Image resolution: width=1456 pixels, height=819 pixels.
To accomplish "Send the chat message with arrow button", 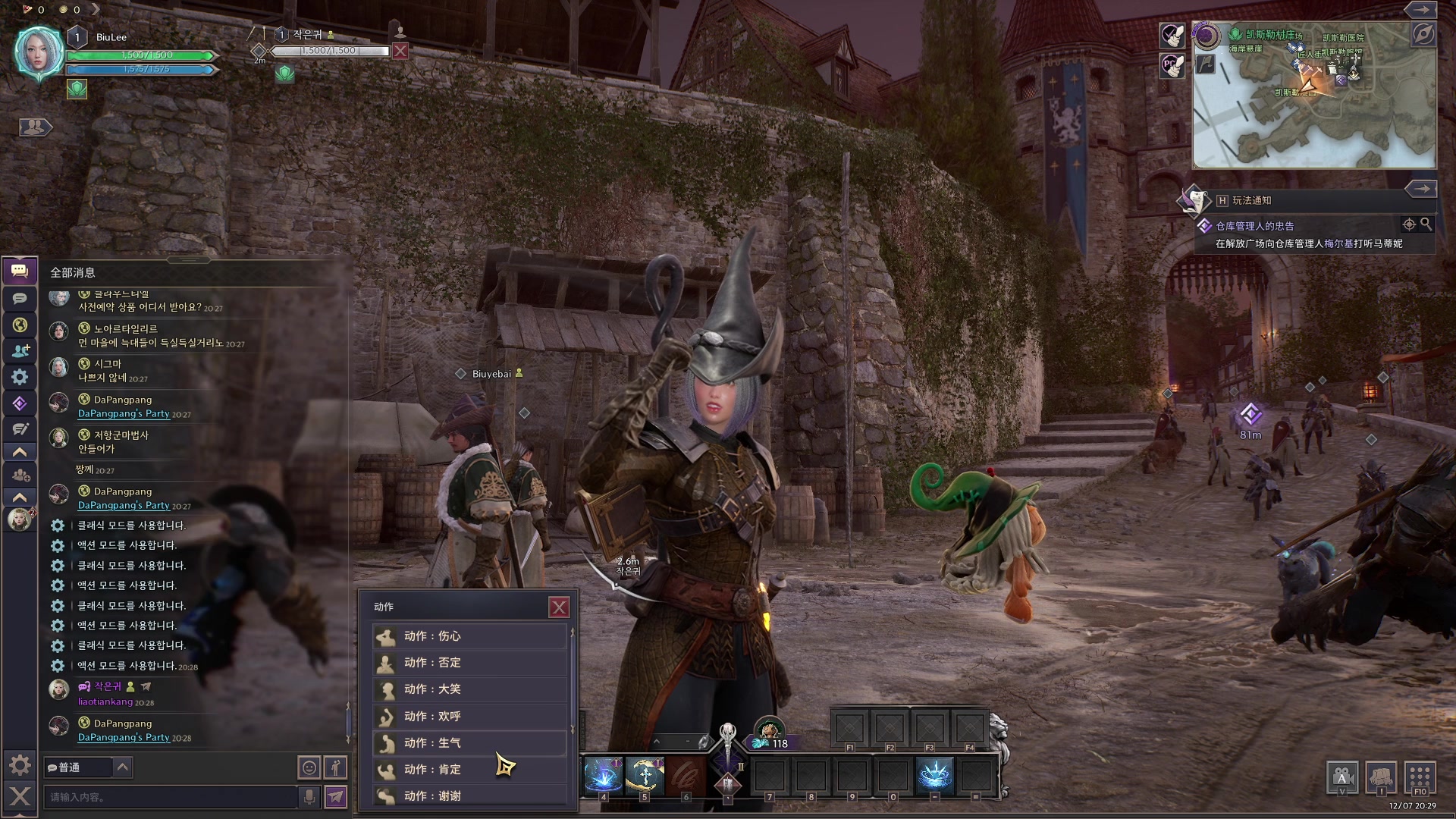I will pos(335,796).
